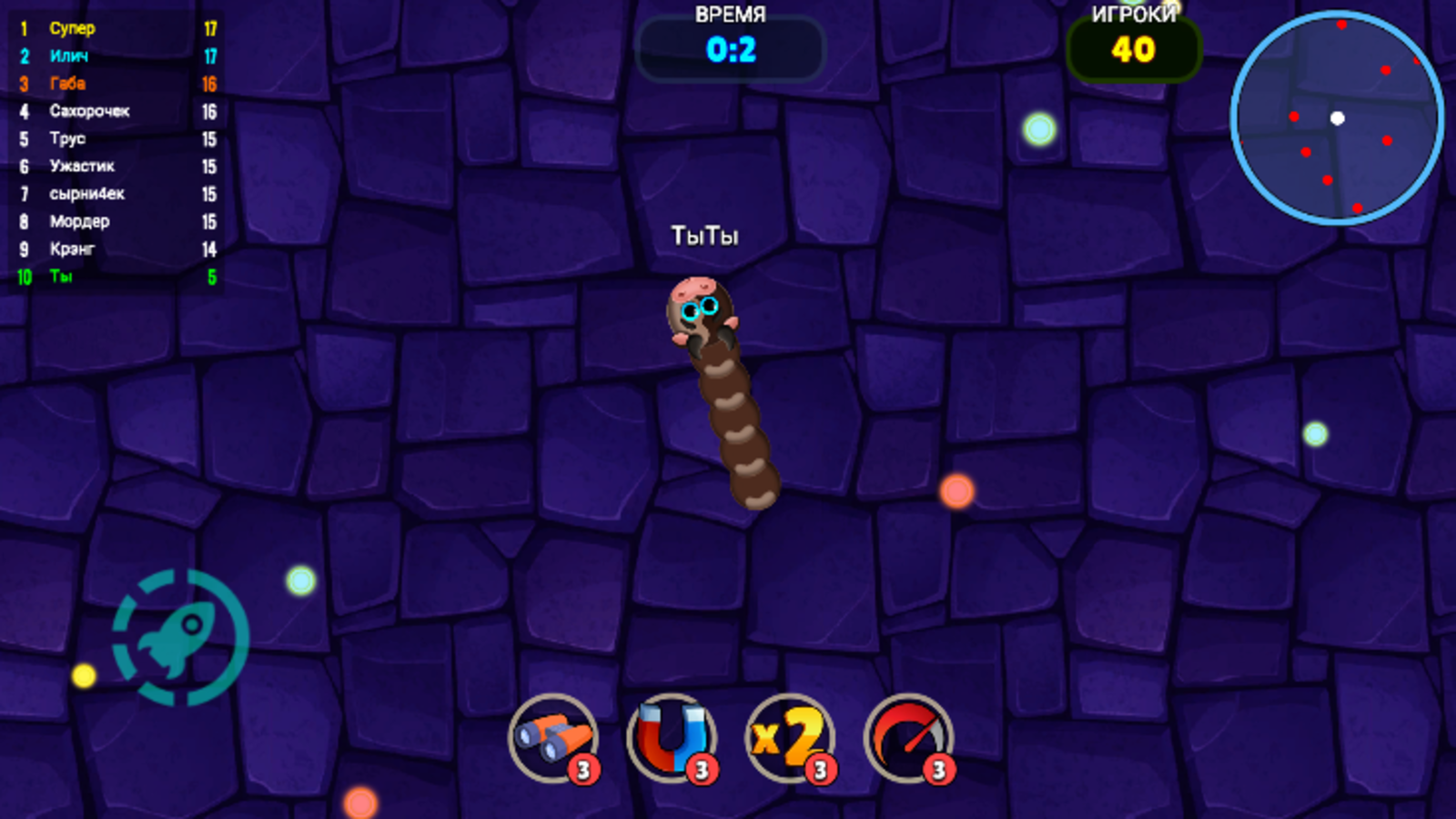Image resolution: width=1456 pixels, height=819 pixels.
Task: Select a red enemy dot on minimap
Action: tap(1385, 69)
